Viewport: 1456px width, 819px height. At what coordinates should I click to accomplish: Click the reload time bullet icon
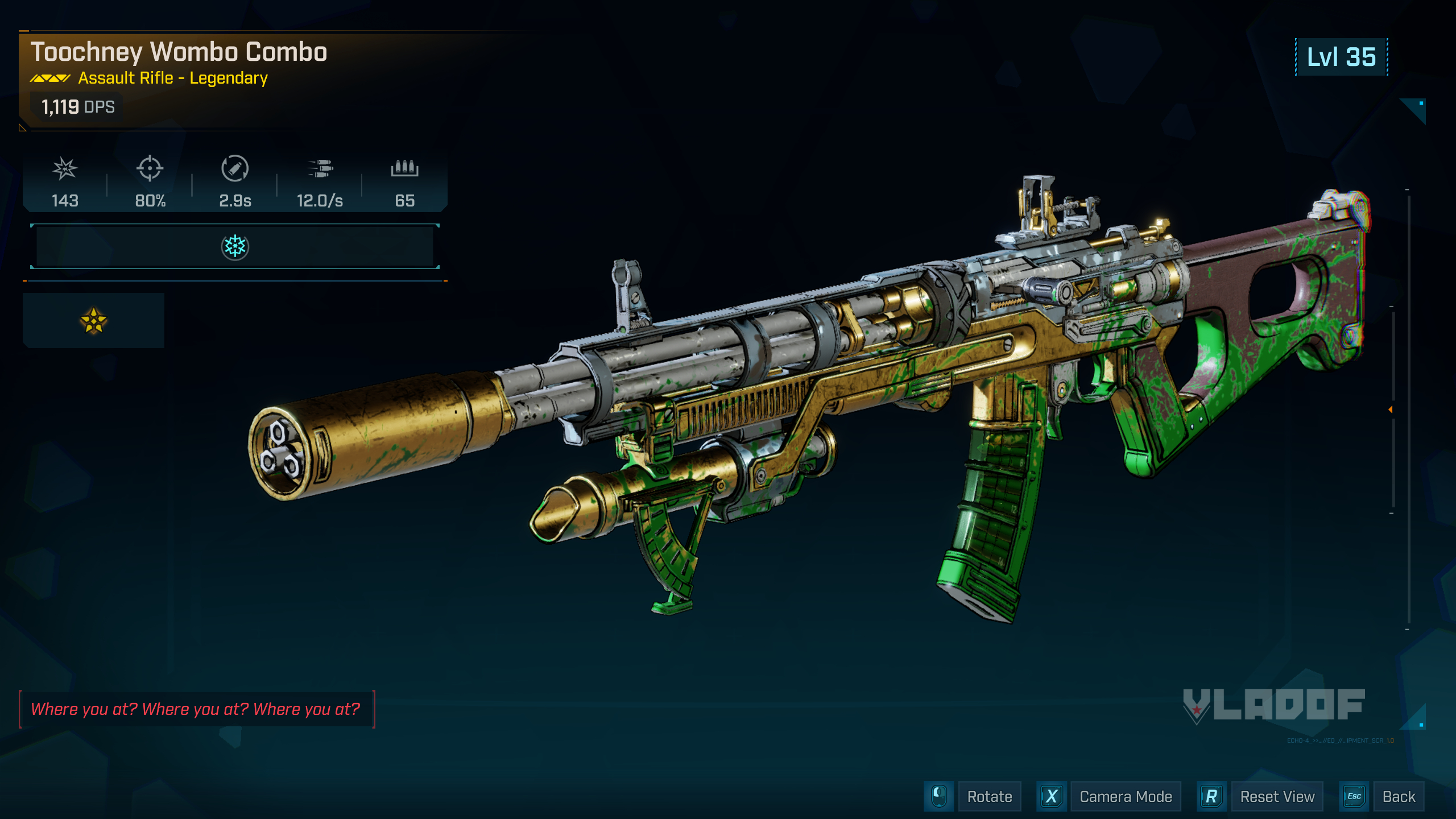click(x=235, y=169)
